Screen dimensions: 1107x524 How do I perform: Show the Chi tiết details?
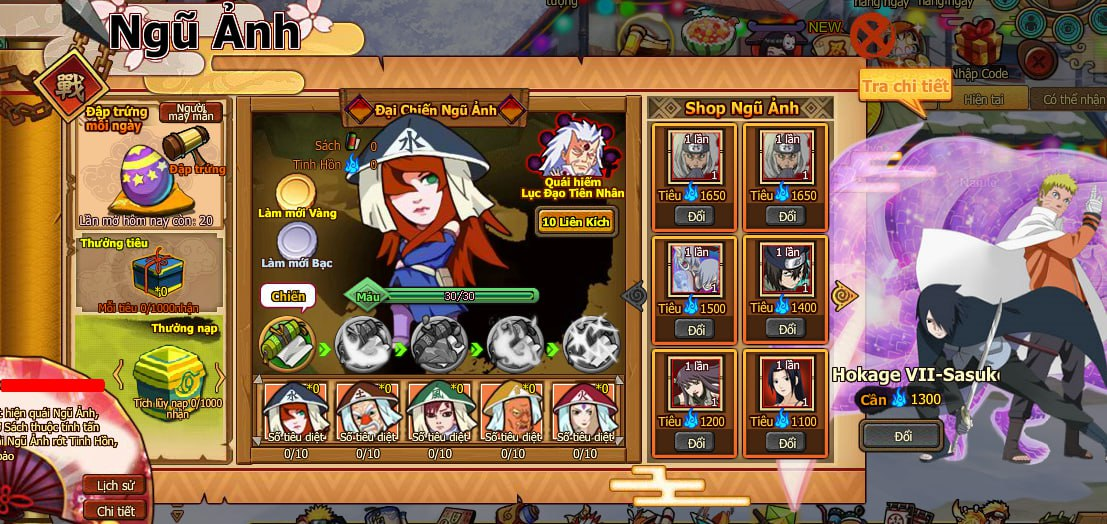pos(115,510)
